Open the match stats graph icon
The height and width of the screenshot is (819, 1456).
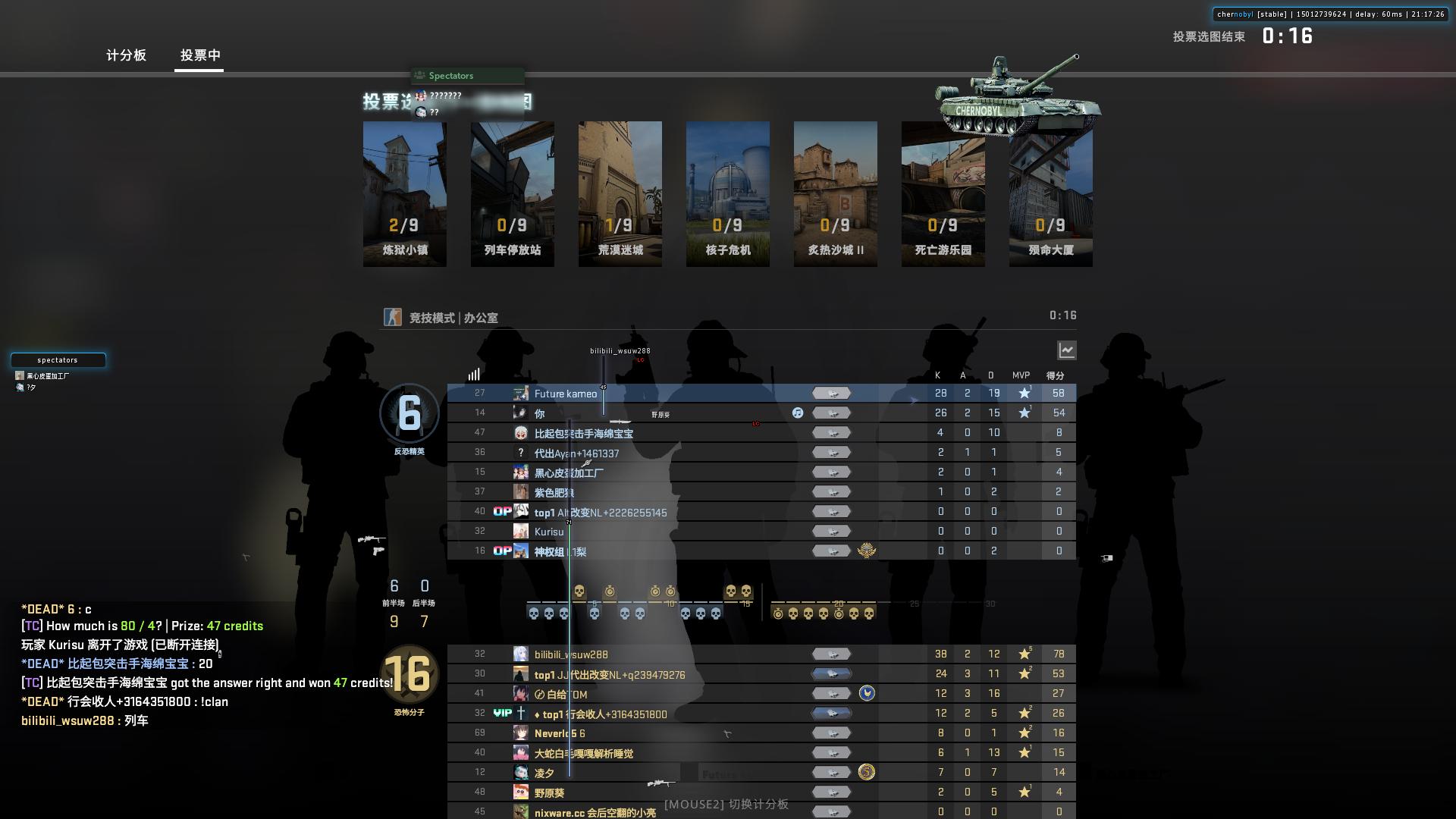[x=1066, y=350]
